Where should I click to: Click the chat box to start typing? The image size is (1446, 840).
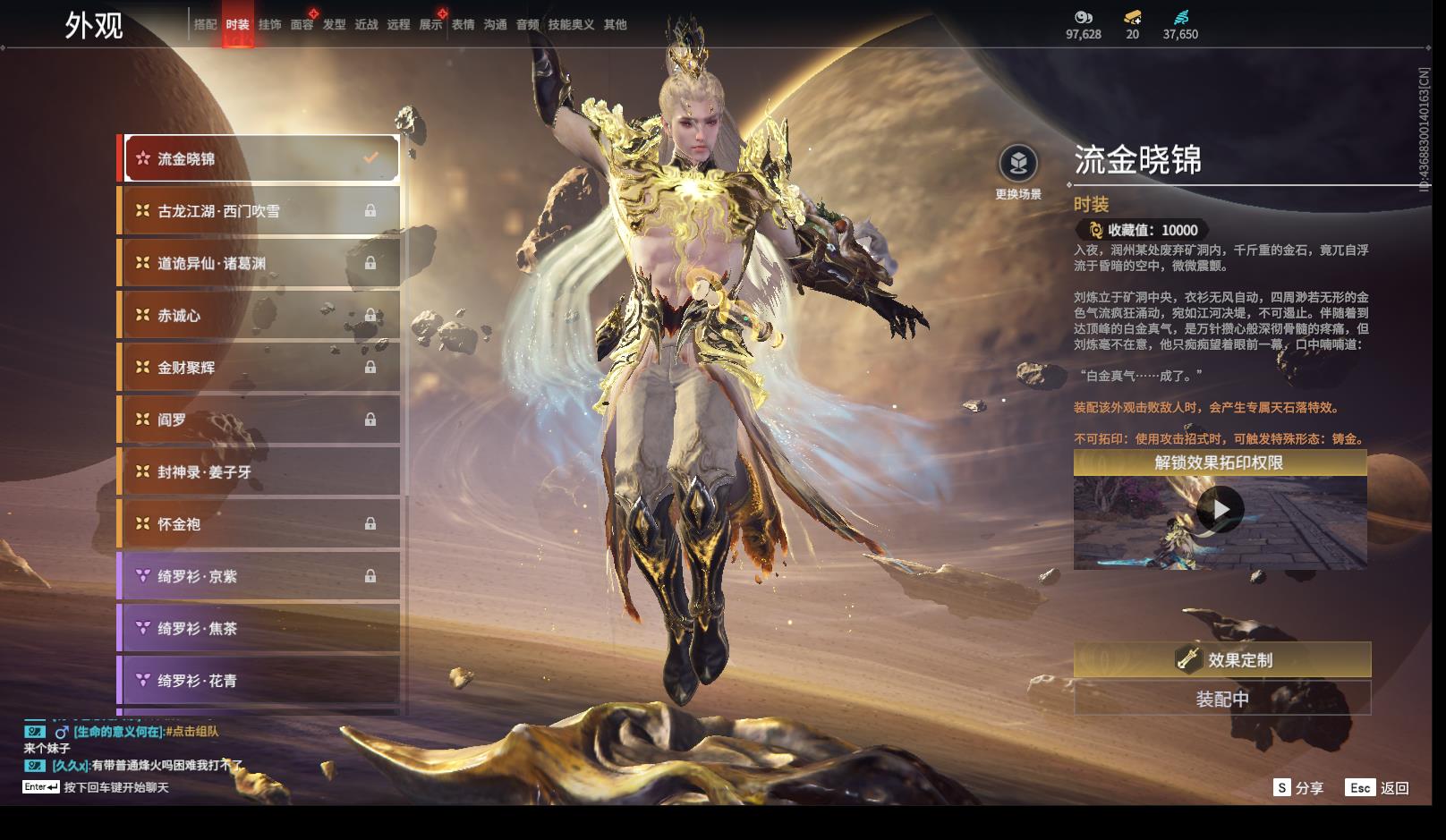click(x=115, y=788)
